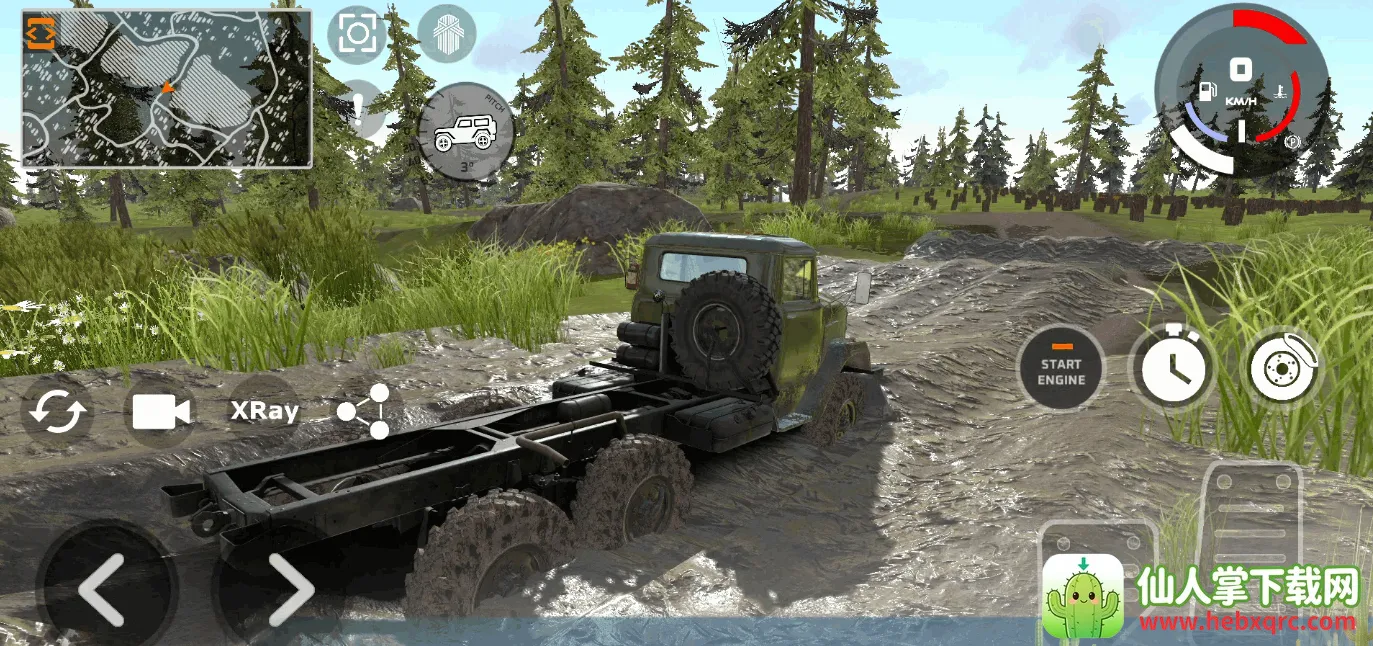Toggle the tire tread icon button
This screenshot has height=646, width=1373.
click(x=446, y=34)
